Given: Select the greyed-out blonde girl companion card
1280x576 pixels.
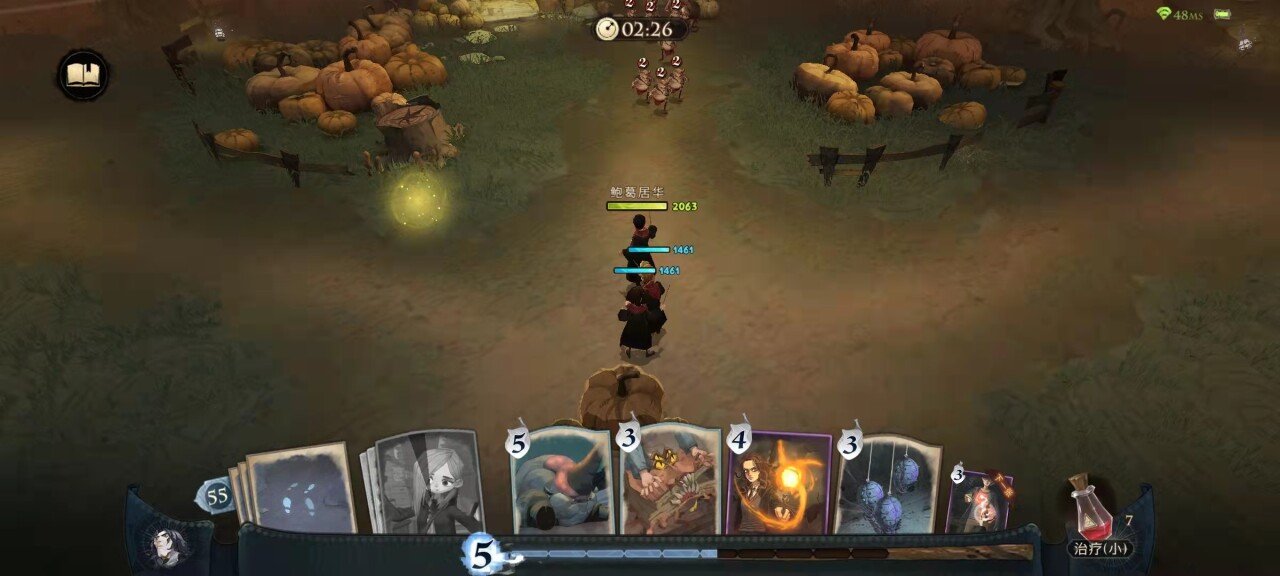Looking at the screenshot, I should click(x=428, y=484).
